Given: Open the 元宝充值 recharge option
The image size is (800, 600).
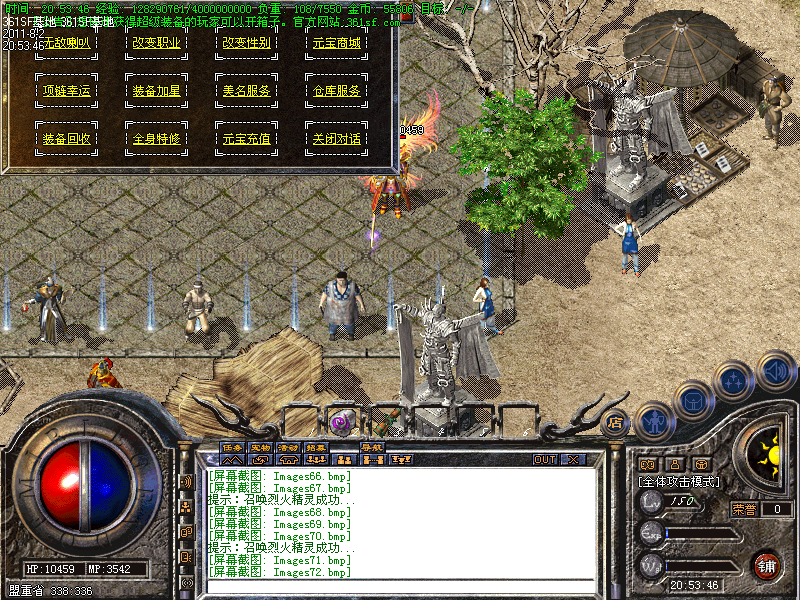Looking at the screenshot, I should pos(246,139).
